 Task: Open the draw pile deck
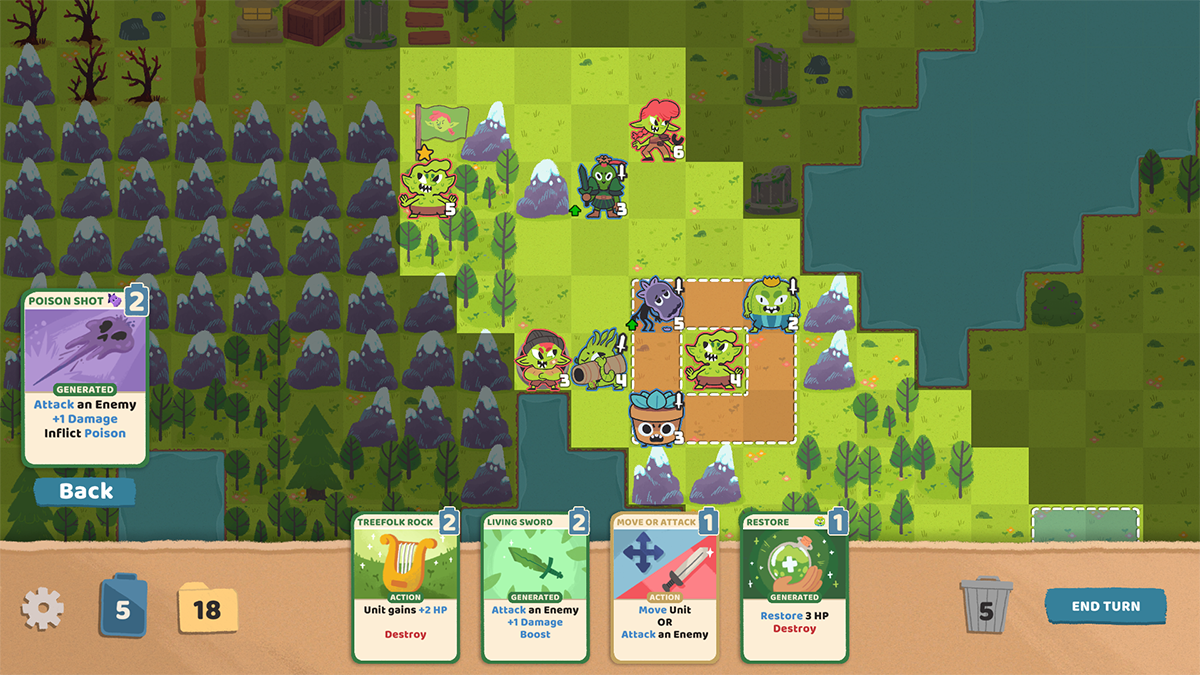click(x=123, y=608)
